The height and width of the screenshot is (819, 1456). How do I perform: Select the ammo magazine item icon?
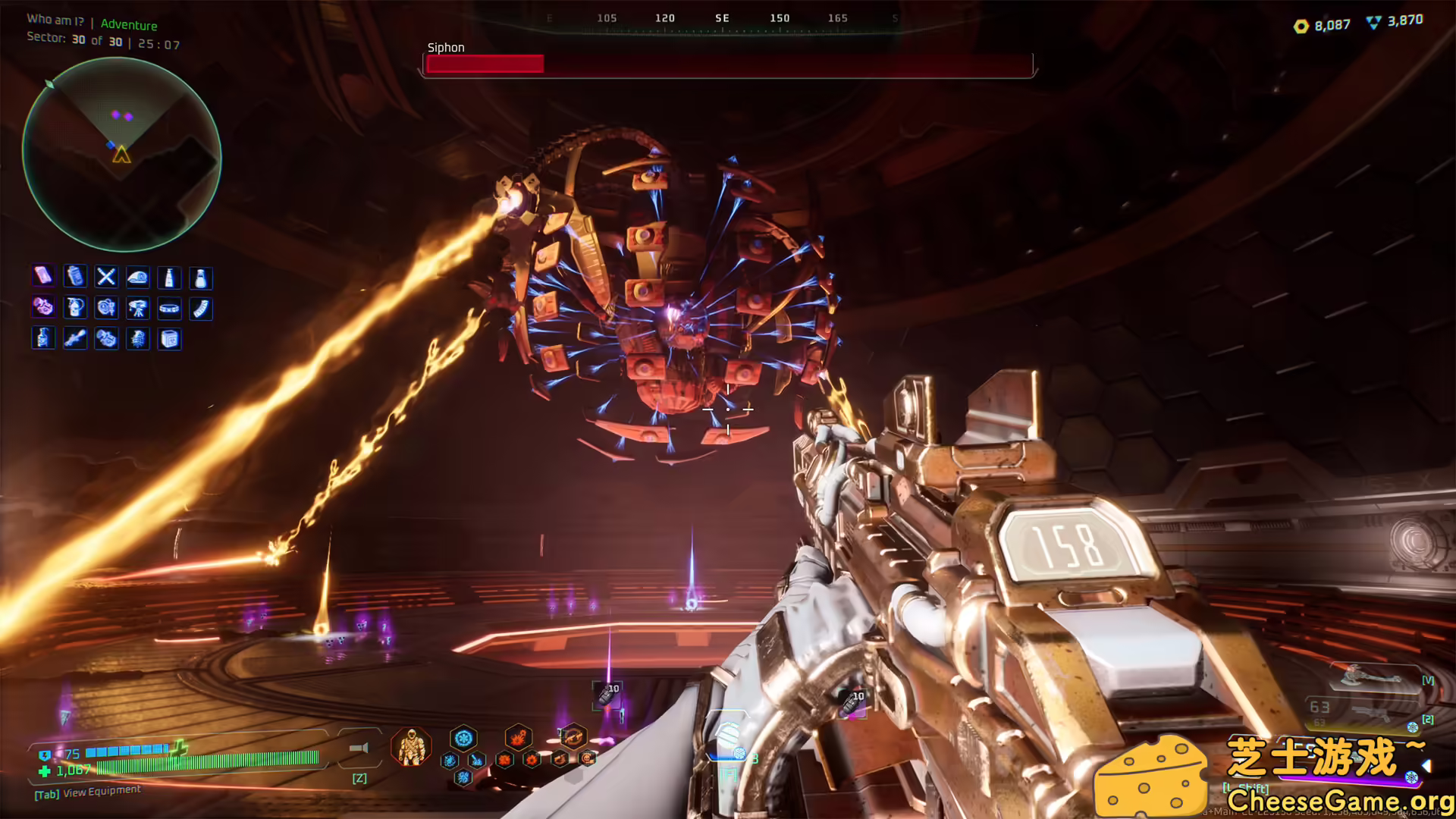pos(201,308)
